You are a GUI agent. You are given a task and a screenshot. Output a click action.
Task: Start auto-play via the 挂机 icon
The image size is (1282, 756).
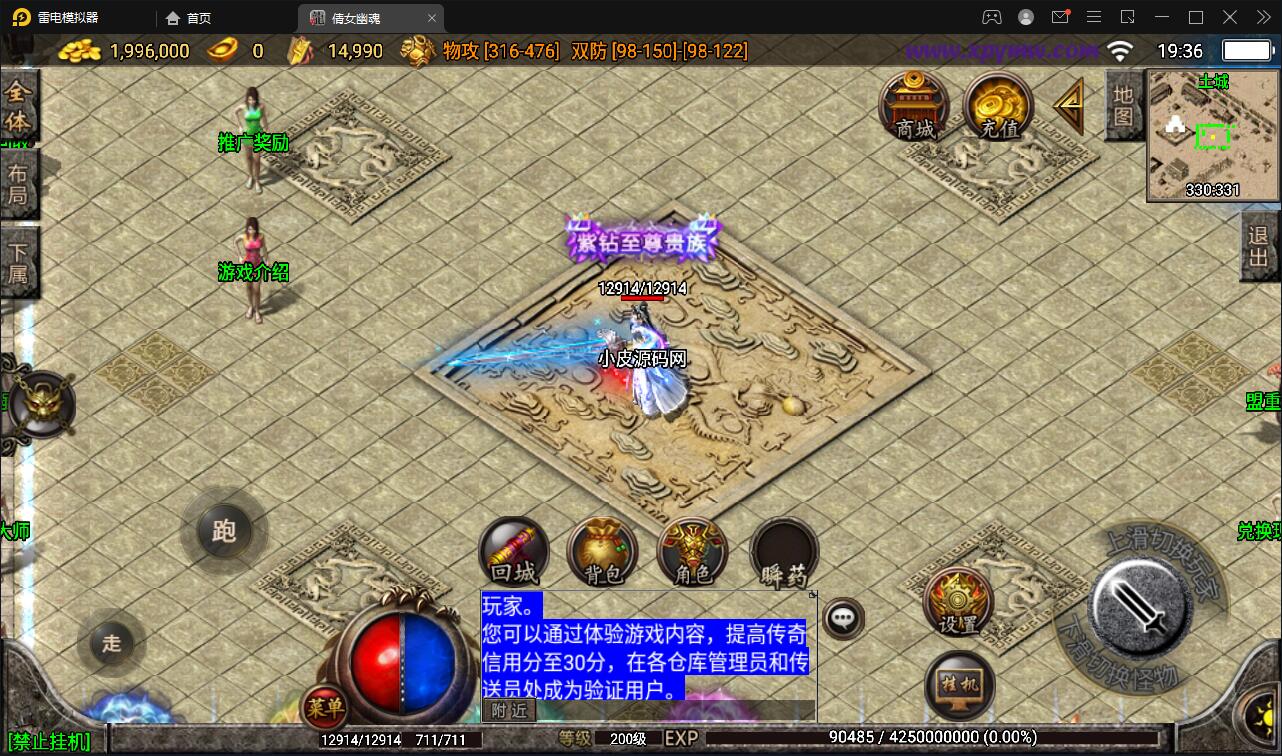point(957,686)
